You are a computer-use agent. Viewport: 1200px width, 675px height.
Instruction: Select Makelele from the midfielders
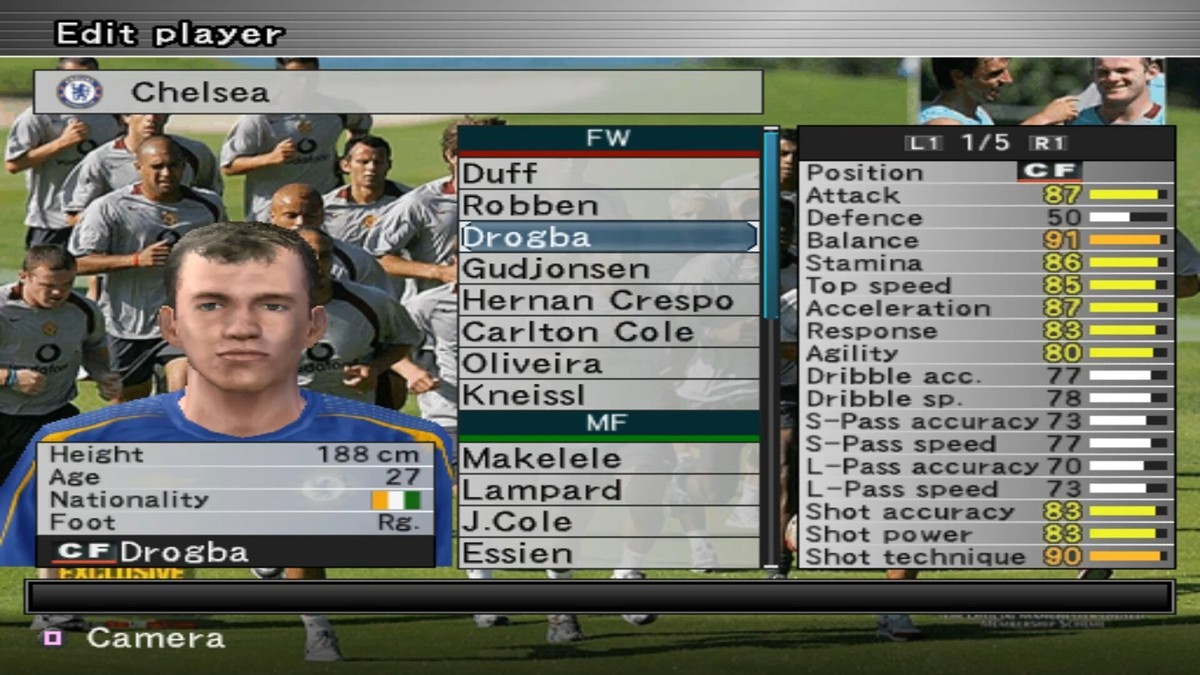[608, 459]
